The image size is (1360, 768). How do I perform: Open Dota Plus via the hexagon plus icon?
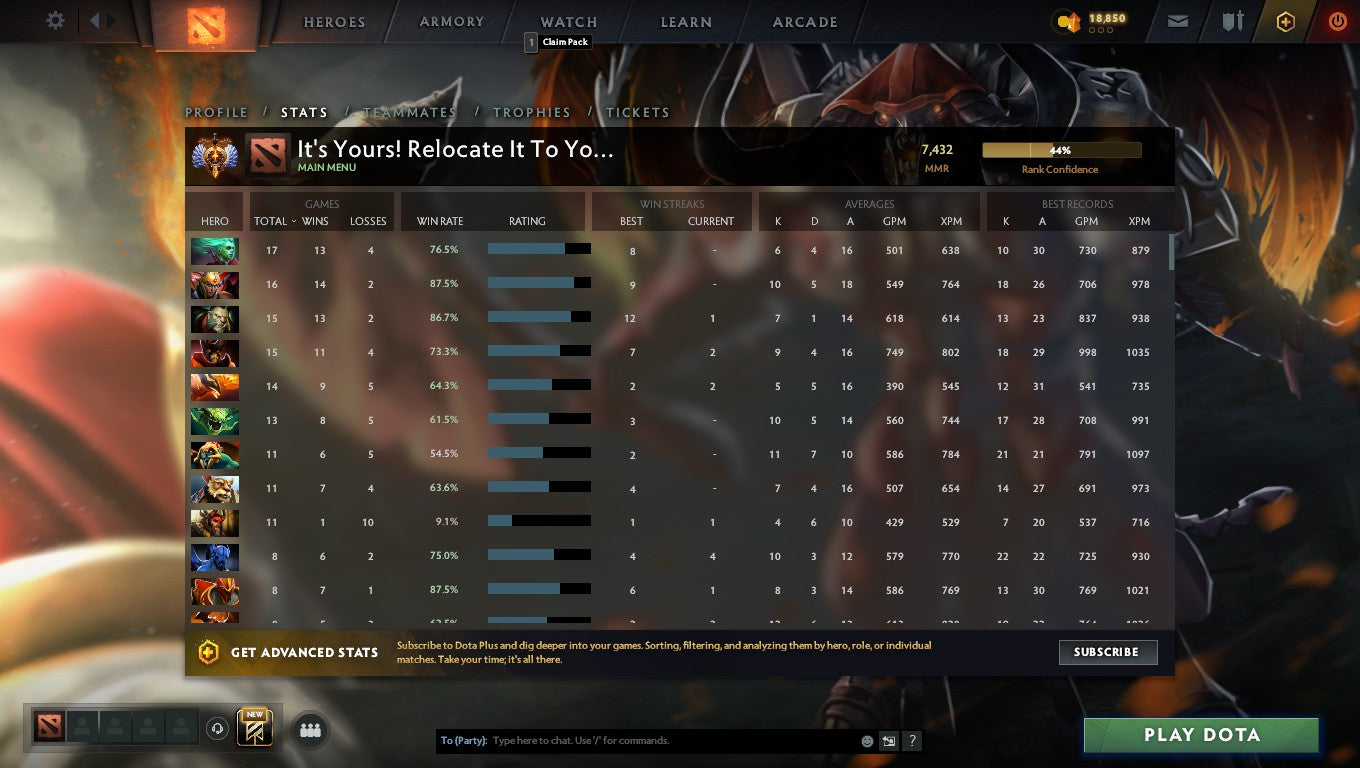coord(1286,20)
